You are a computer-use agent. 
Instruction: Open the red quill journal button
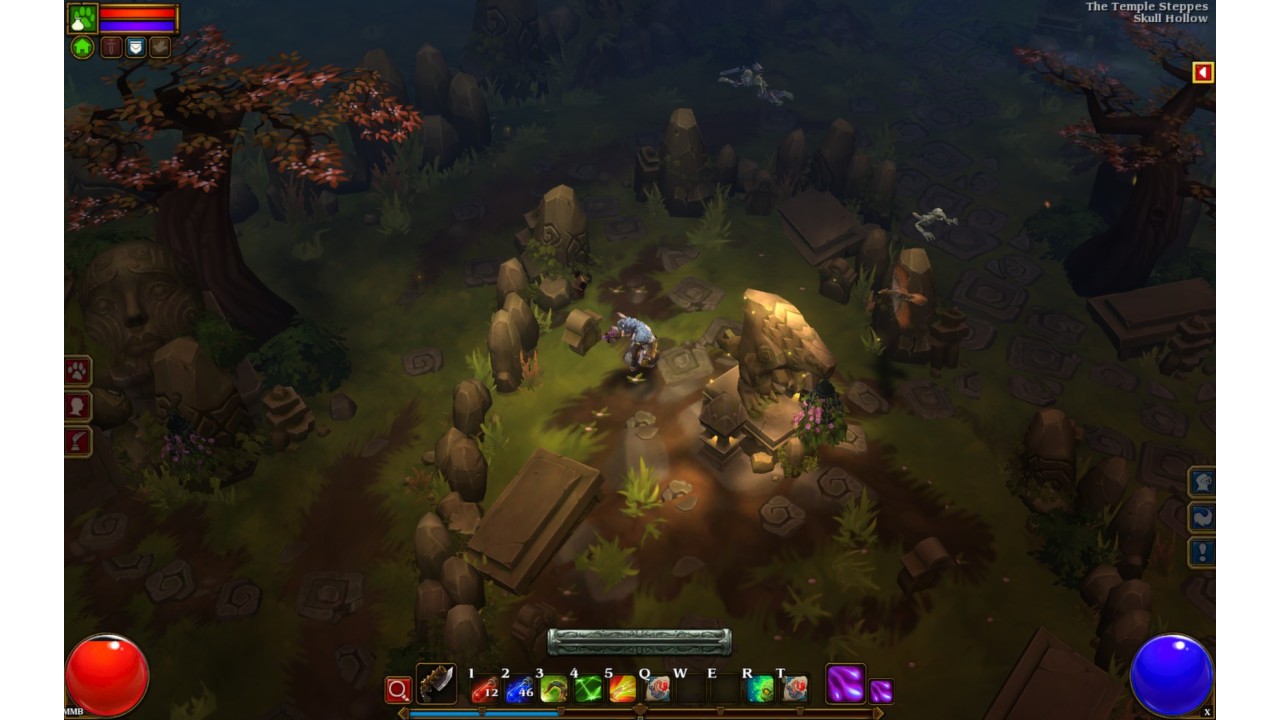(x=78, y=441)
